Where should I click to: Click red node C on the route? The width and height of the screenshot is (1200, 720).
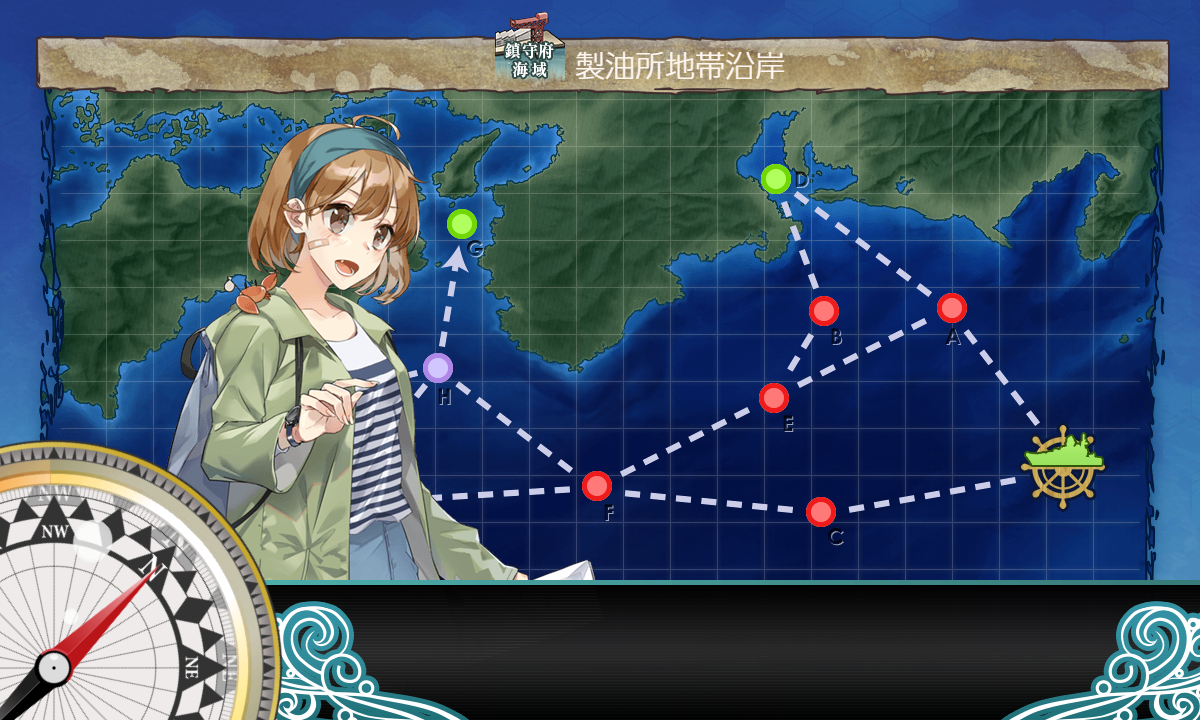821,512
